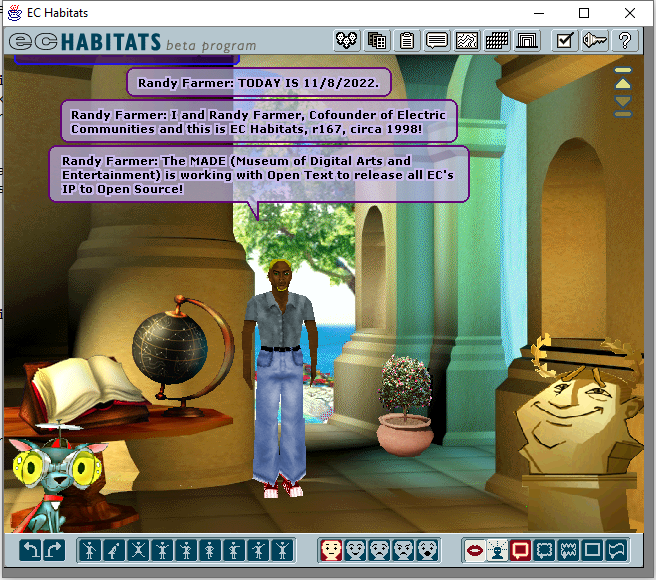Viewport: 656px width, 580px height.
Task: Open the speech bubble chat history button
Action: [437, 41]
